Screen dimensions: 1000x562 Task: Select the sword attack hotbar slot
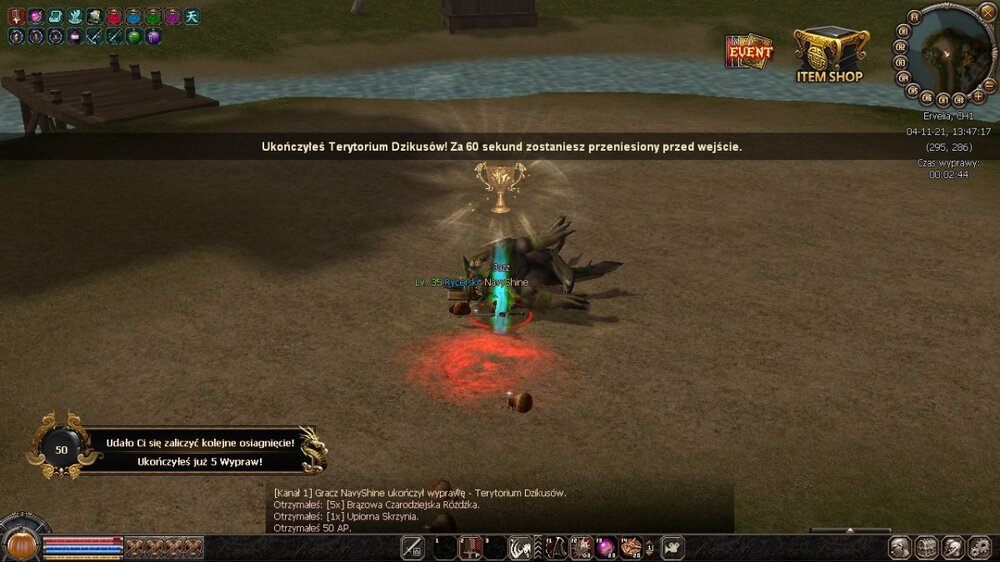[412, 547]
